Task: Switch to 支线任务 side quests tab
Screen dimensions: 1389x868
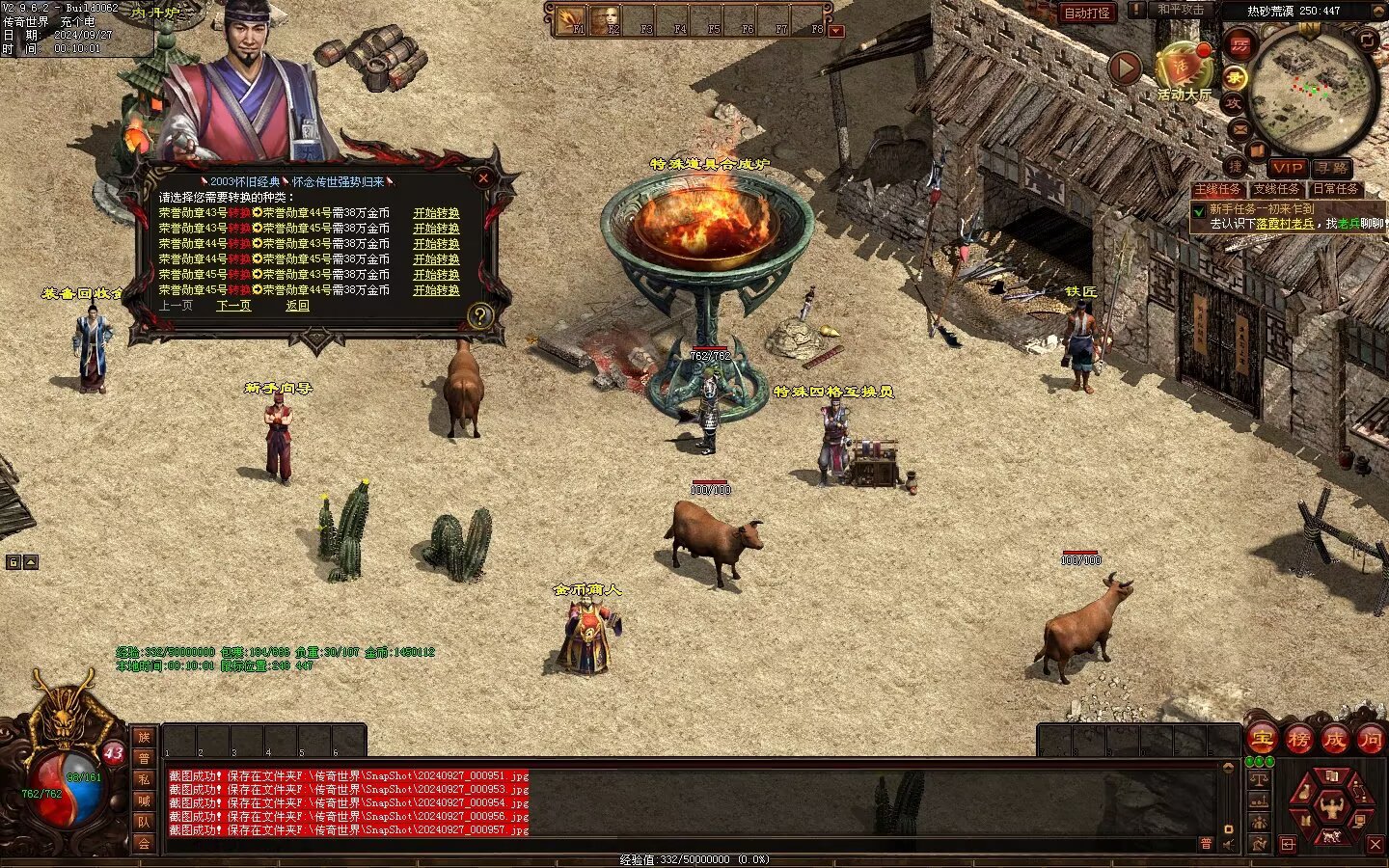Action: click(x=1276, y=189)
